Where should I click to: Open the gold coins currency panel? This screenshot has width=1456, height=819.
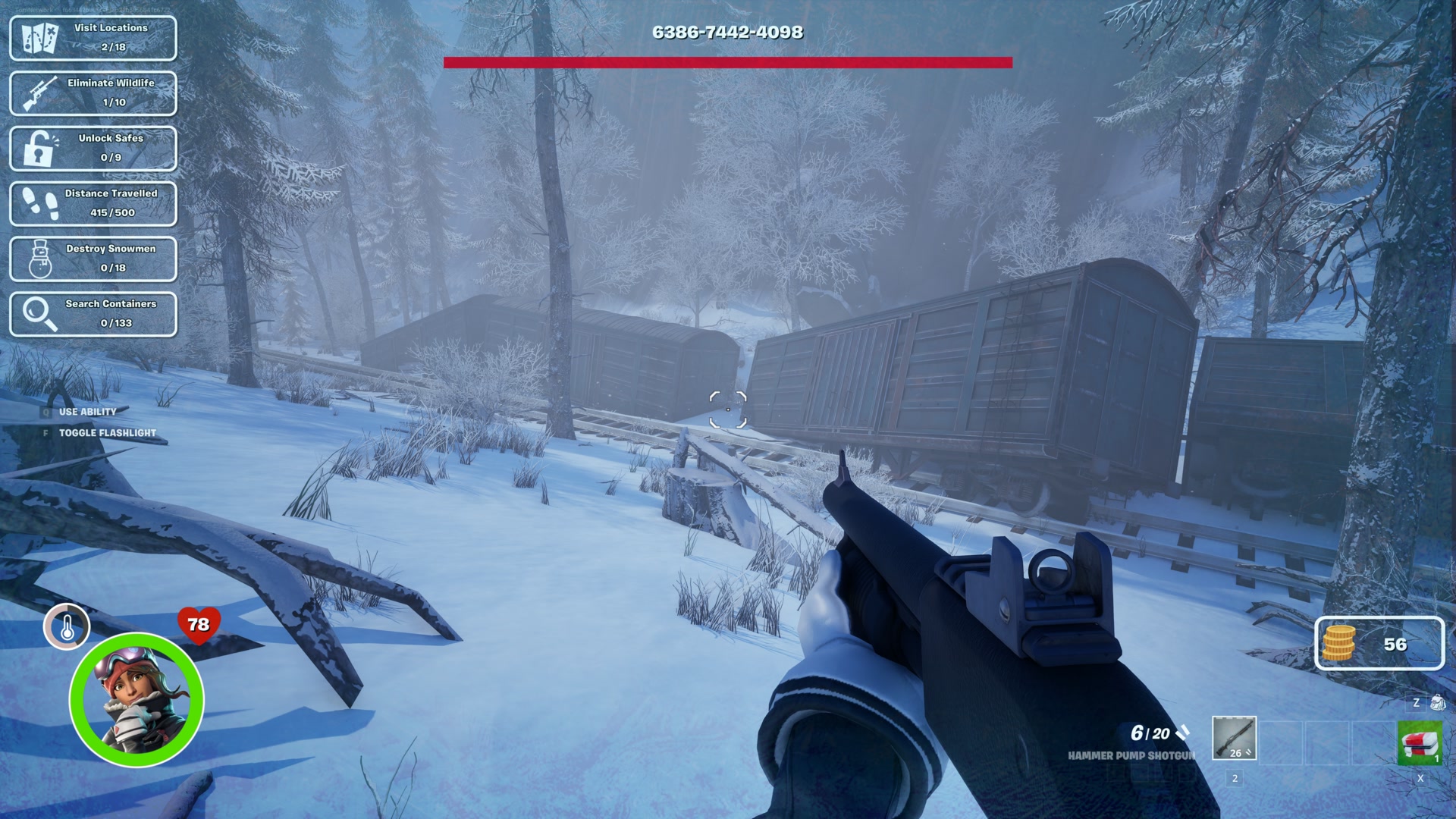click(1379, 644)
